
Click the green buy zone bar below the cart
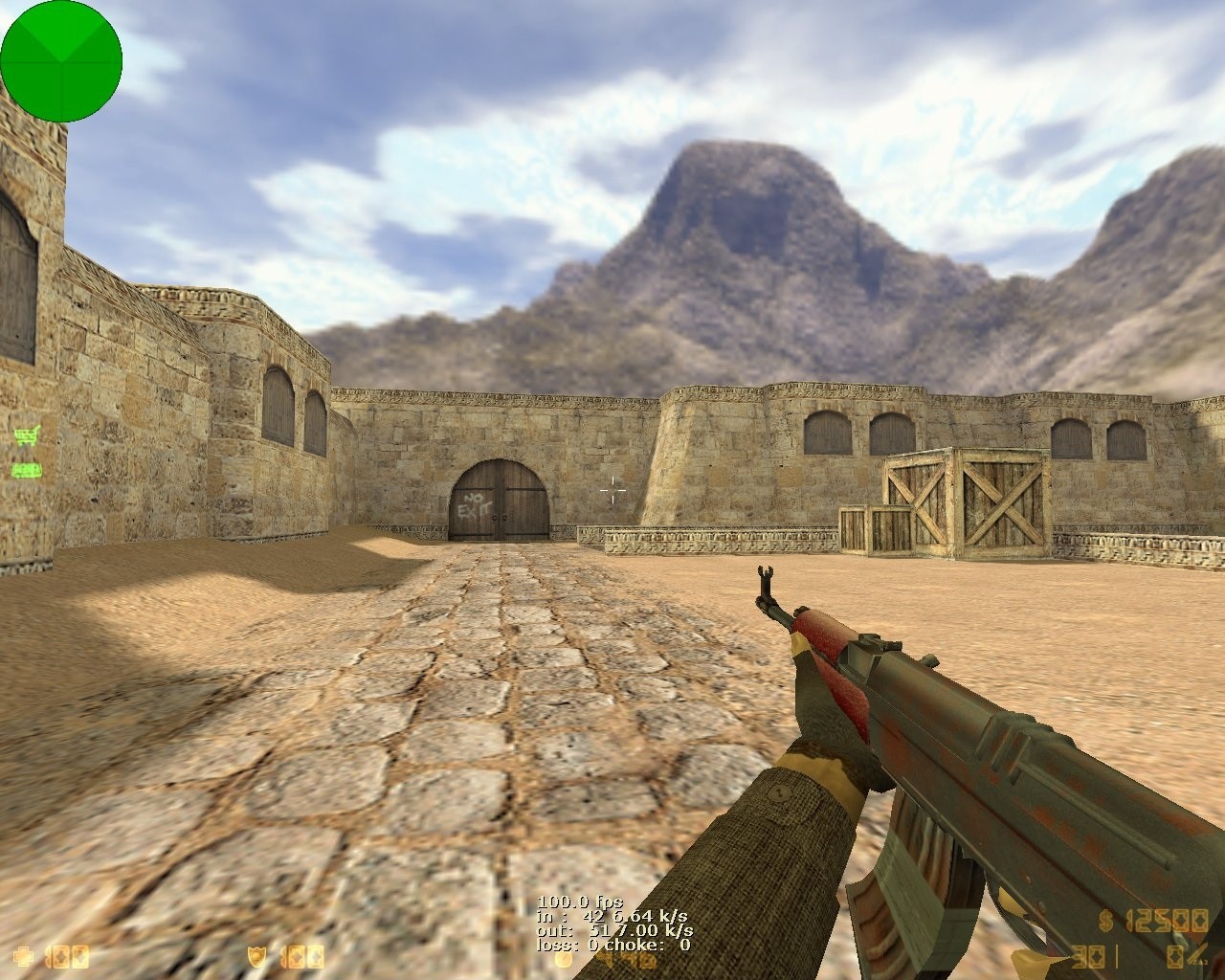pos(25,469)
